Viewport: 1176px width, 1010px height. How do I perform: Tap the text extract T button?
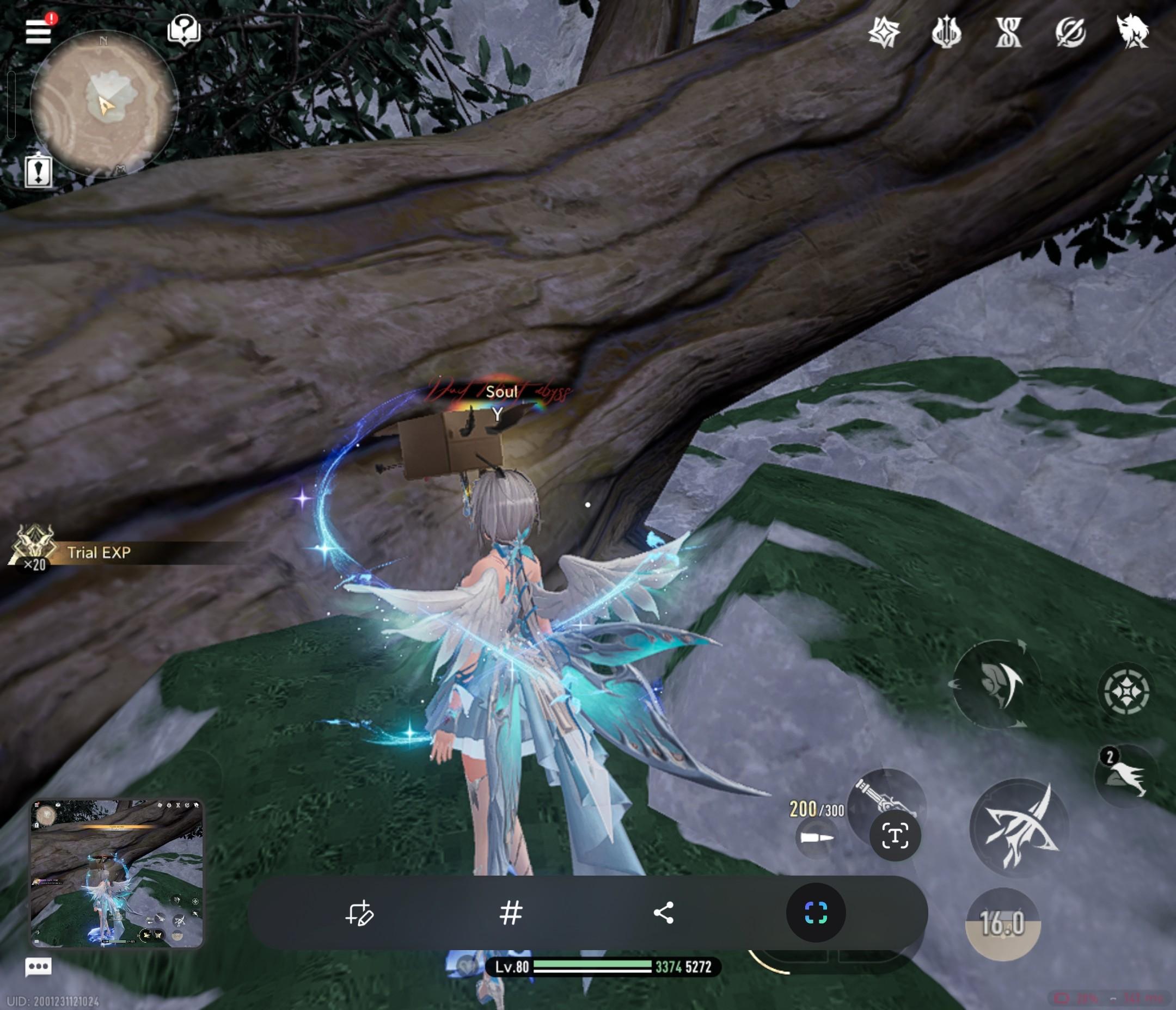pyautogui.click(x=895, y=836)
